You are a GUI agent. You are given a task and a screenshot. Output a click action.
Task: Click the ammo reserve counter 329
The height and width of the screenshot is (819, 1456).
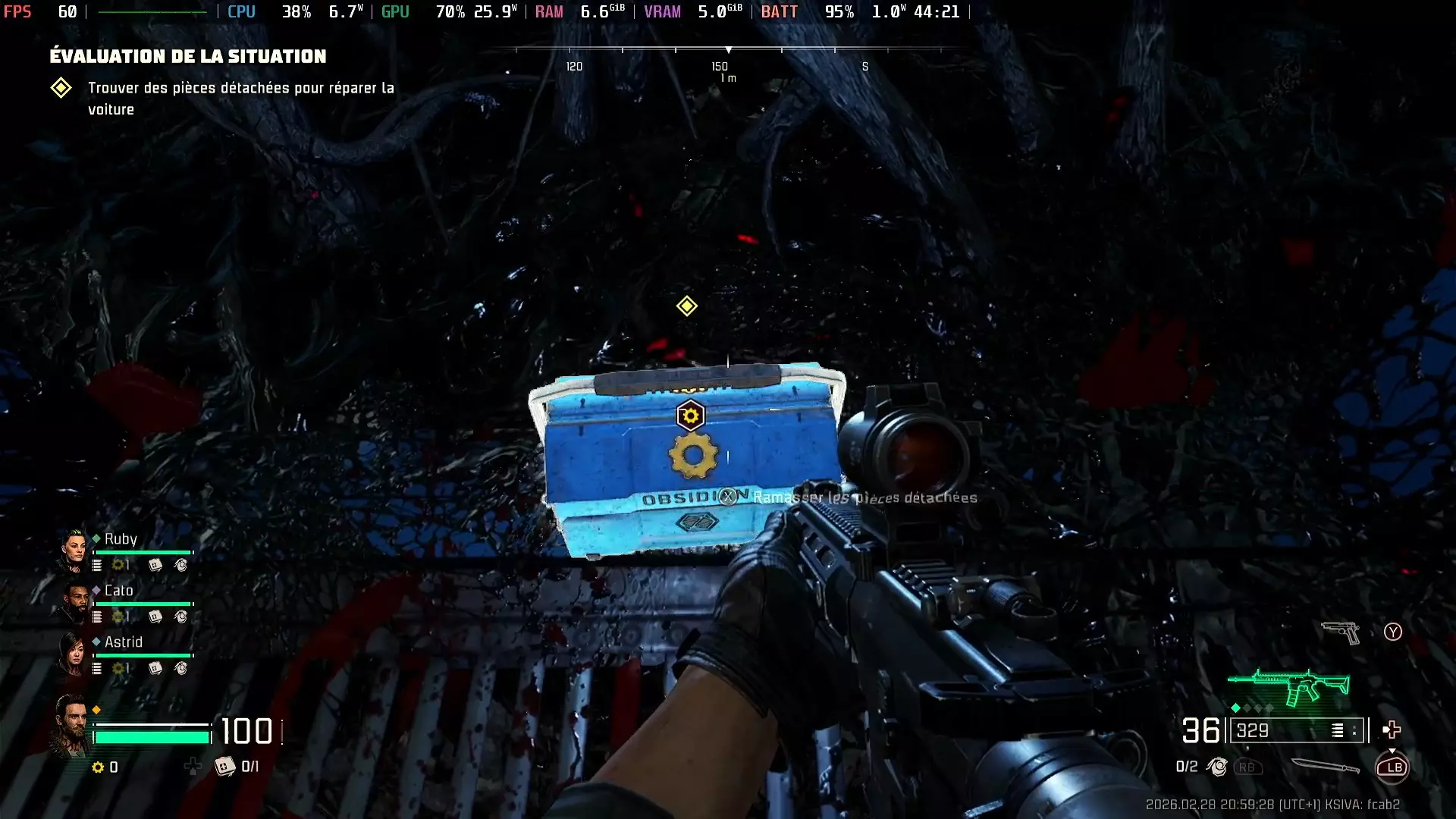click(1253, 731)
